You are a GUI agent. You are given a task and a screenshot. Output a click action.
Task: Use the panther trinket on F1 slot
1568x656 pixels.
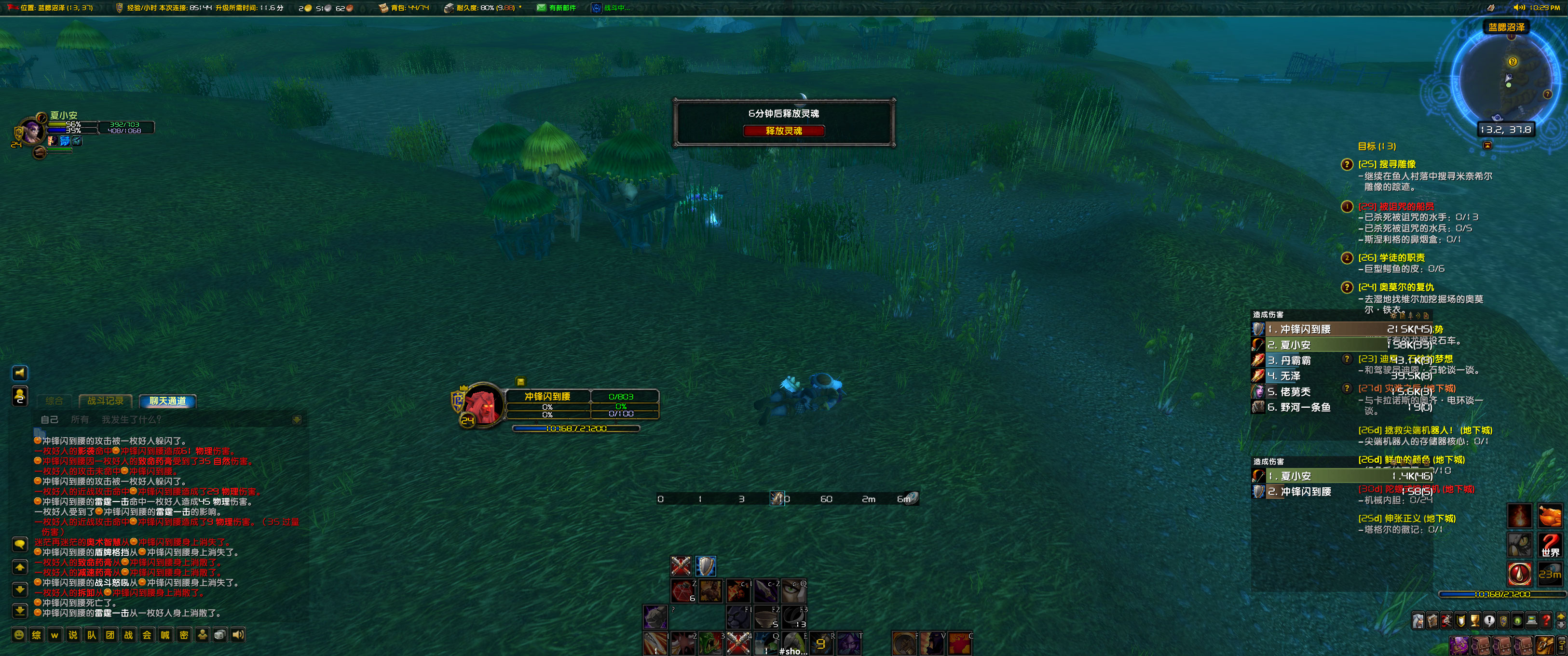coord(739,617)
